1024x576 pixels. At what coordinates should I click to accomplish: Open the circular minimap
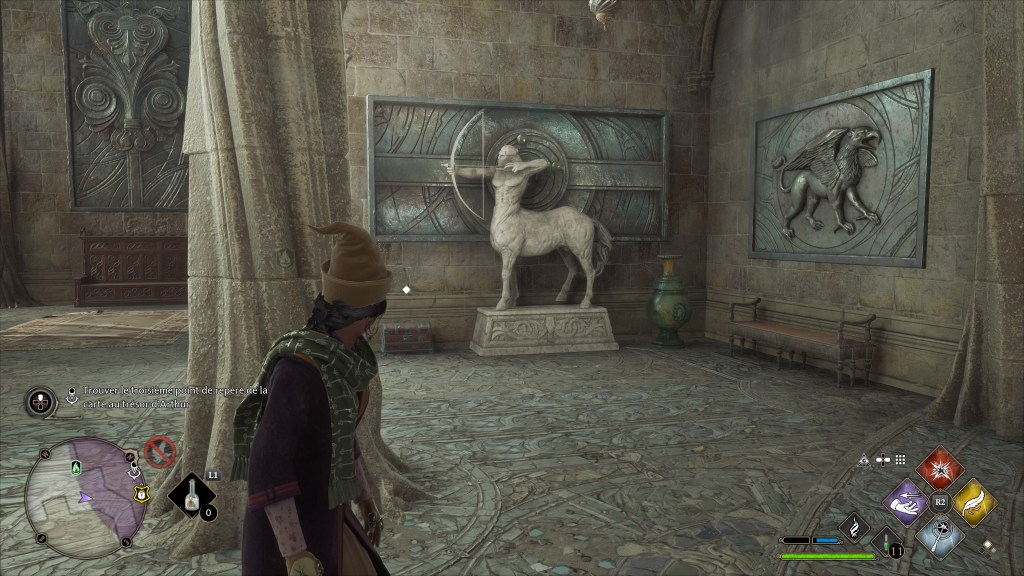[85, 497]
